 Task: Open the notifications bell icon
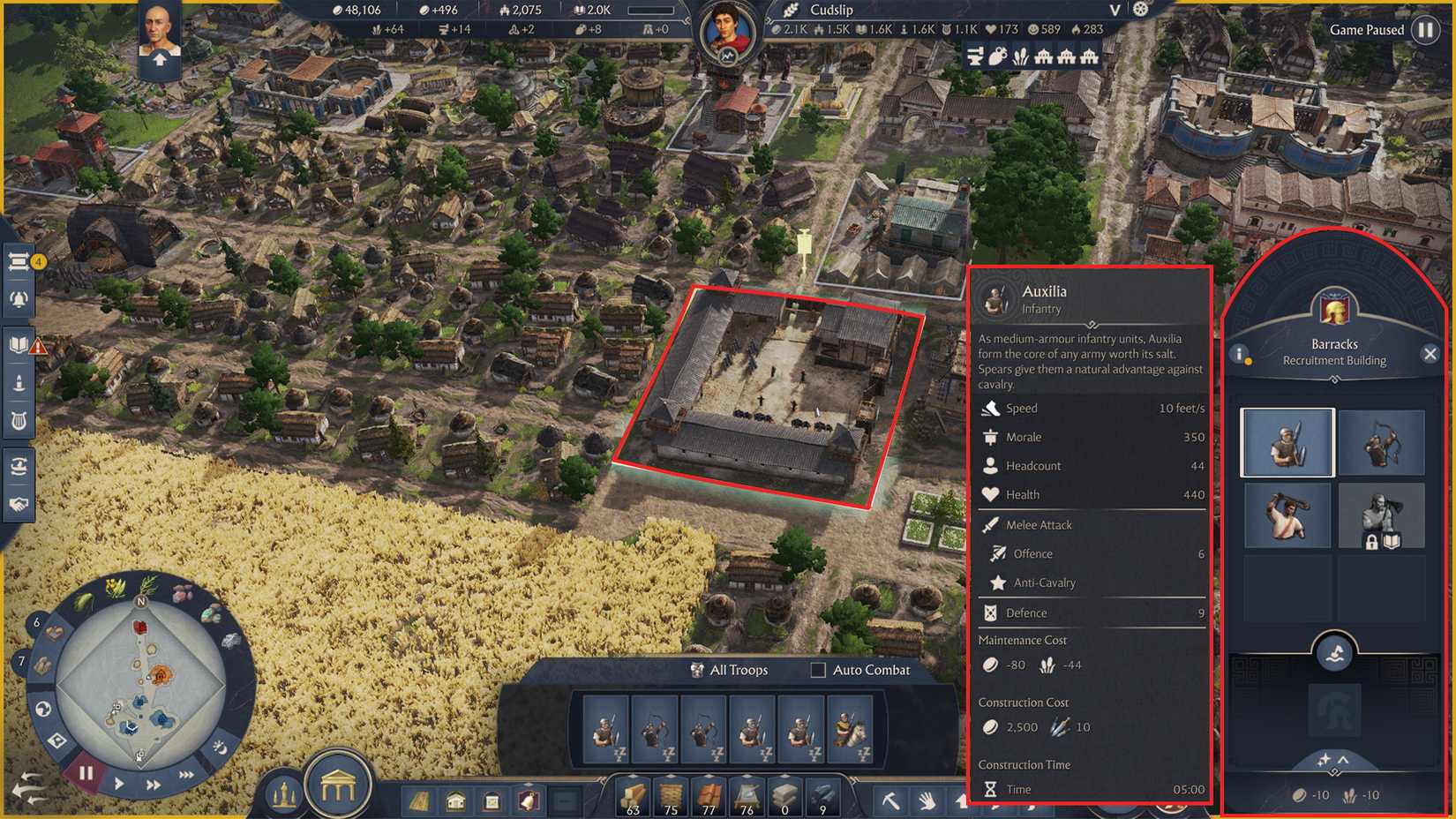[19, 298]
